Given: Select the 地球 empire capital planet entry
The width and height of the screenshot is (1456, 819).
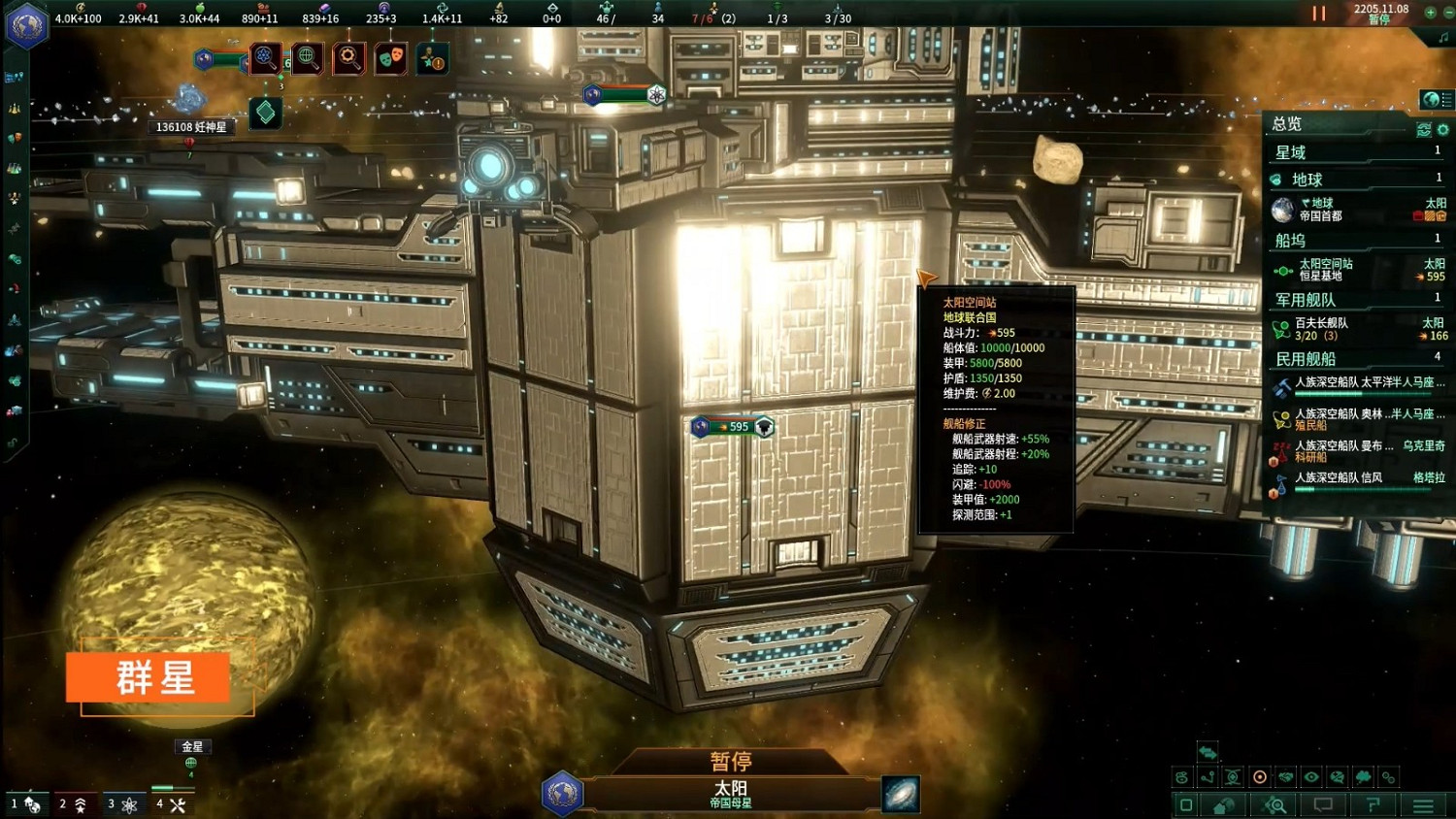Looking at the screenshot, I should tap(1359, 210).
